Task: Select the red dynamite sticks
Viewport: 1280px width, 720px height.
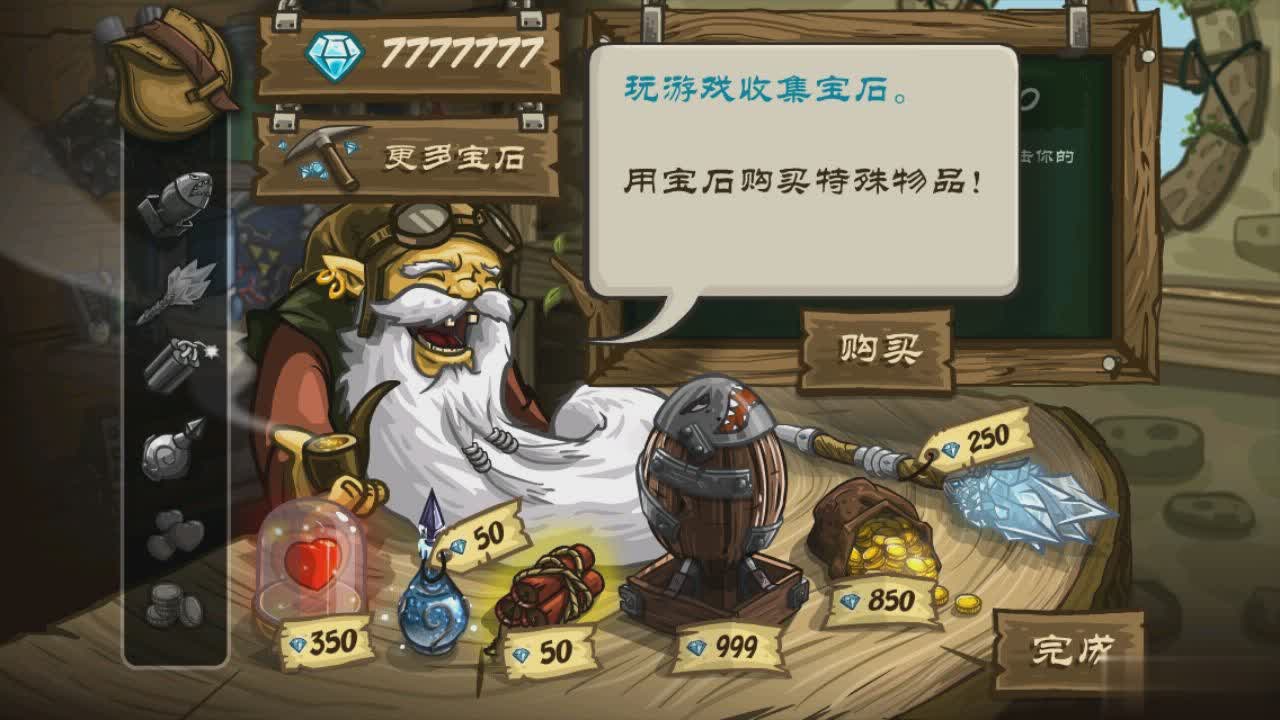Action: point(555,590)
